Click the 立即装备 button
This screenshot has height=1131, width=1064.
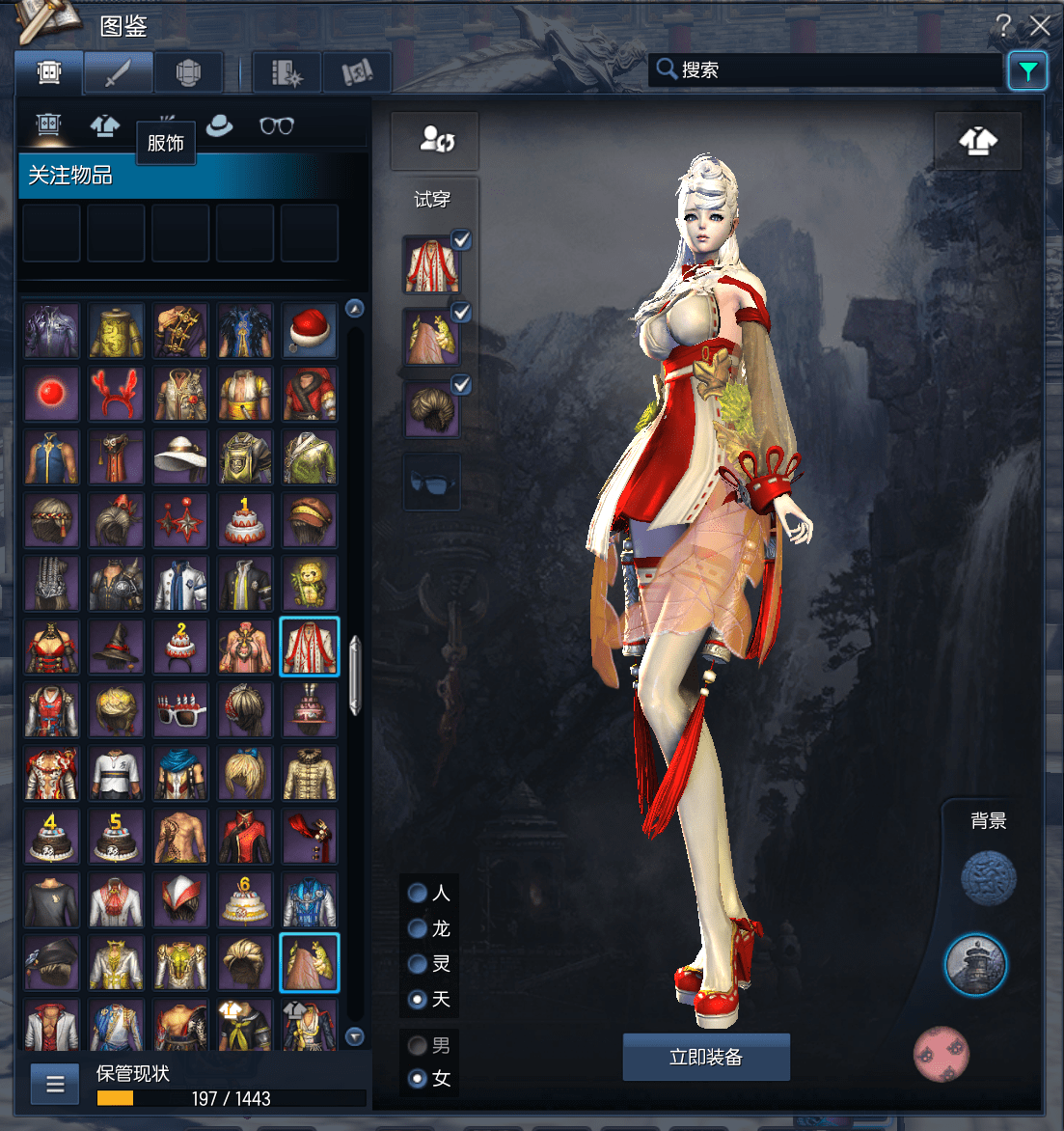pos(706,1057)
